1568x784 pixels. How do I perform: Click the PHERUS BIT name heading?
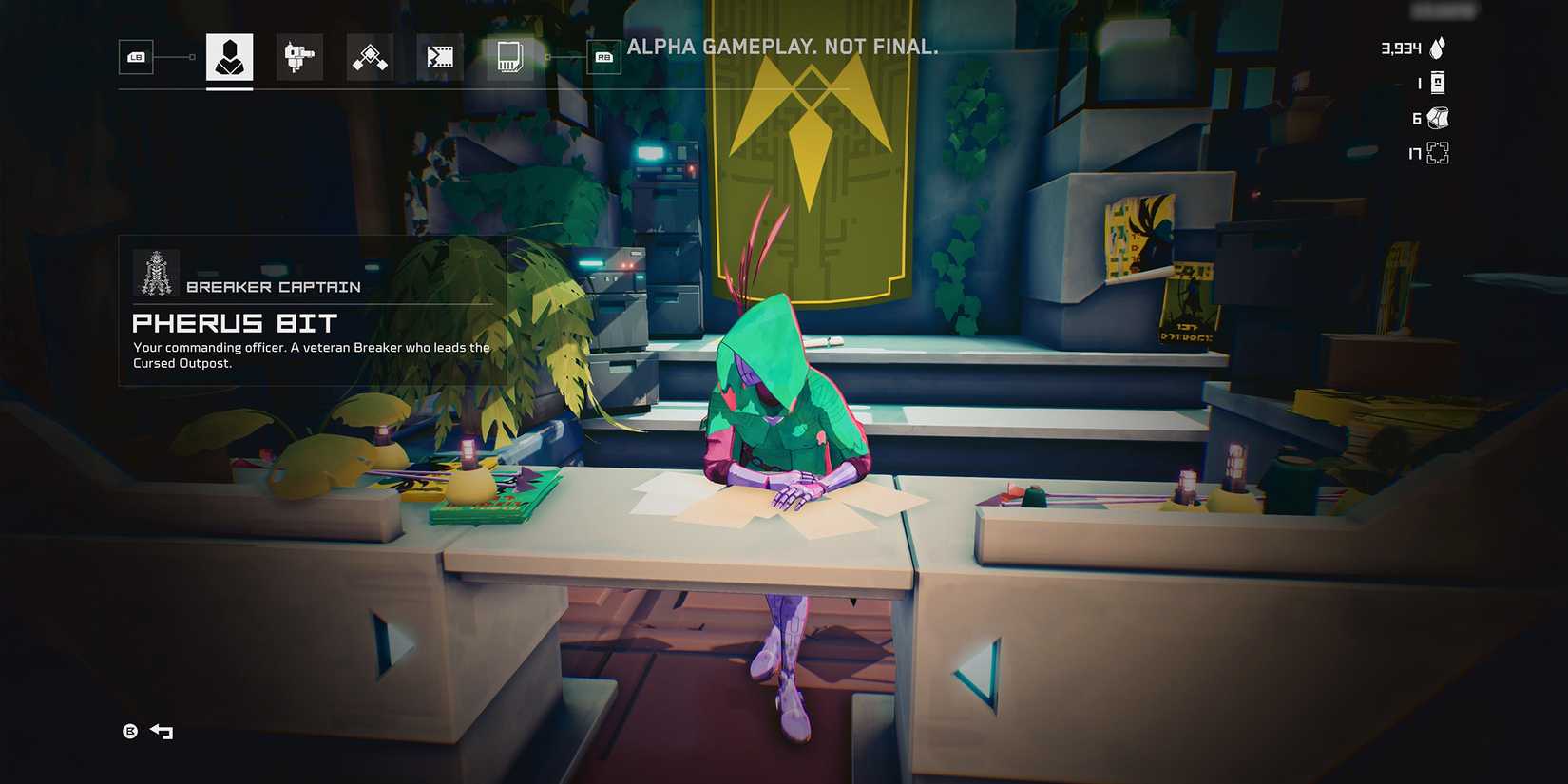click(234, 323)
